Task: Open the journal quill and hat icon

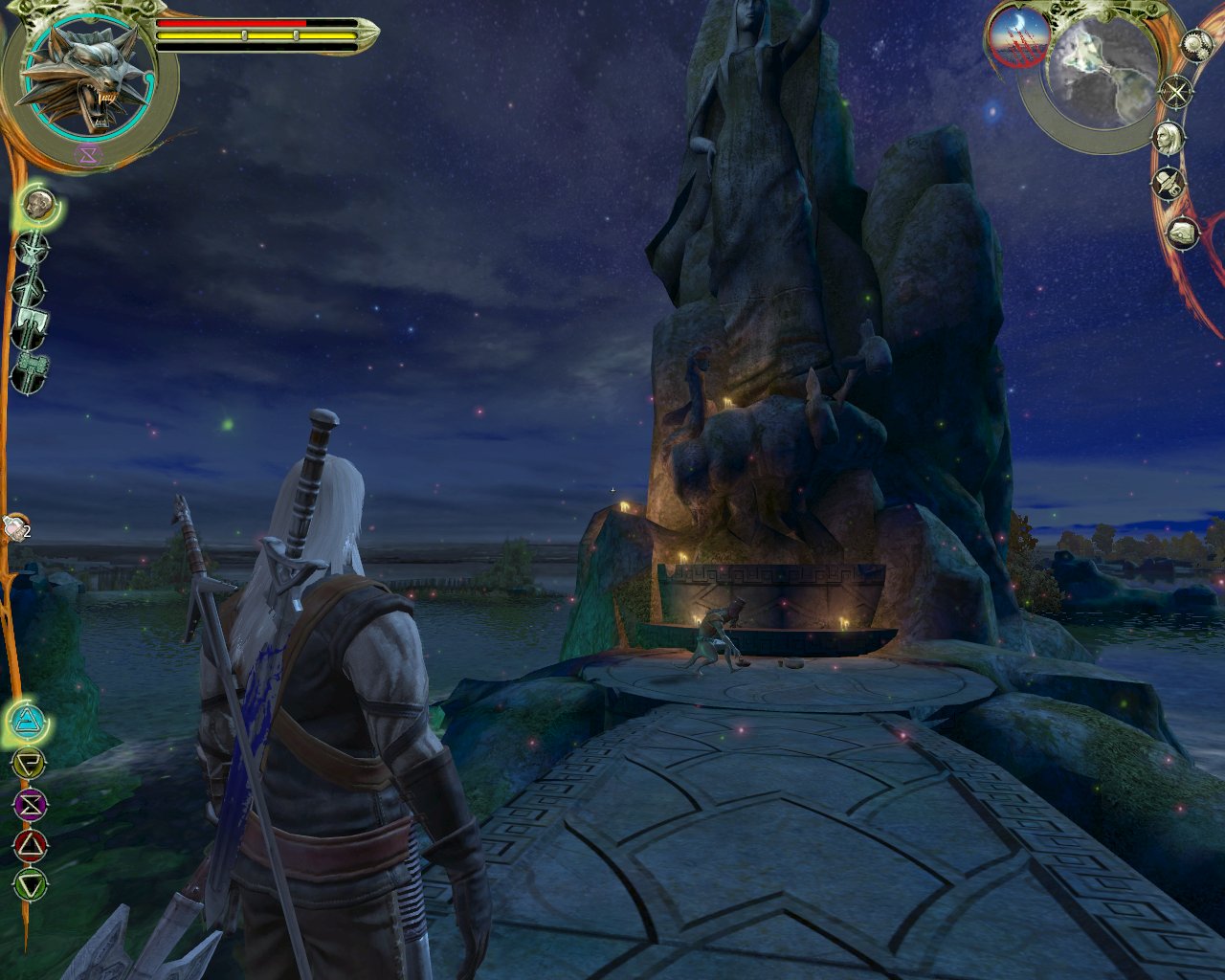Action: [1169, 182]
